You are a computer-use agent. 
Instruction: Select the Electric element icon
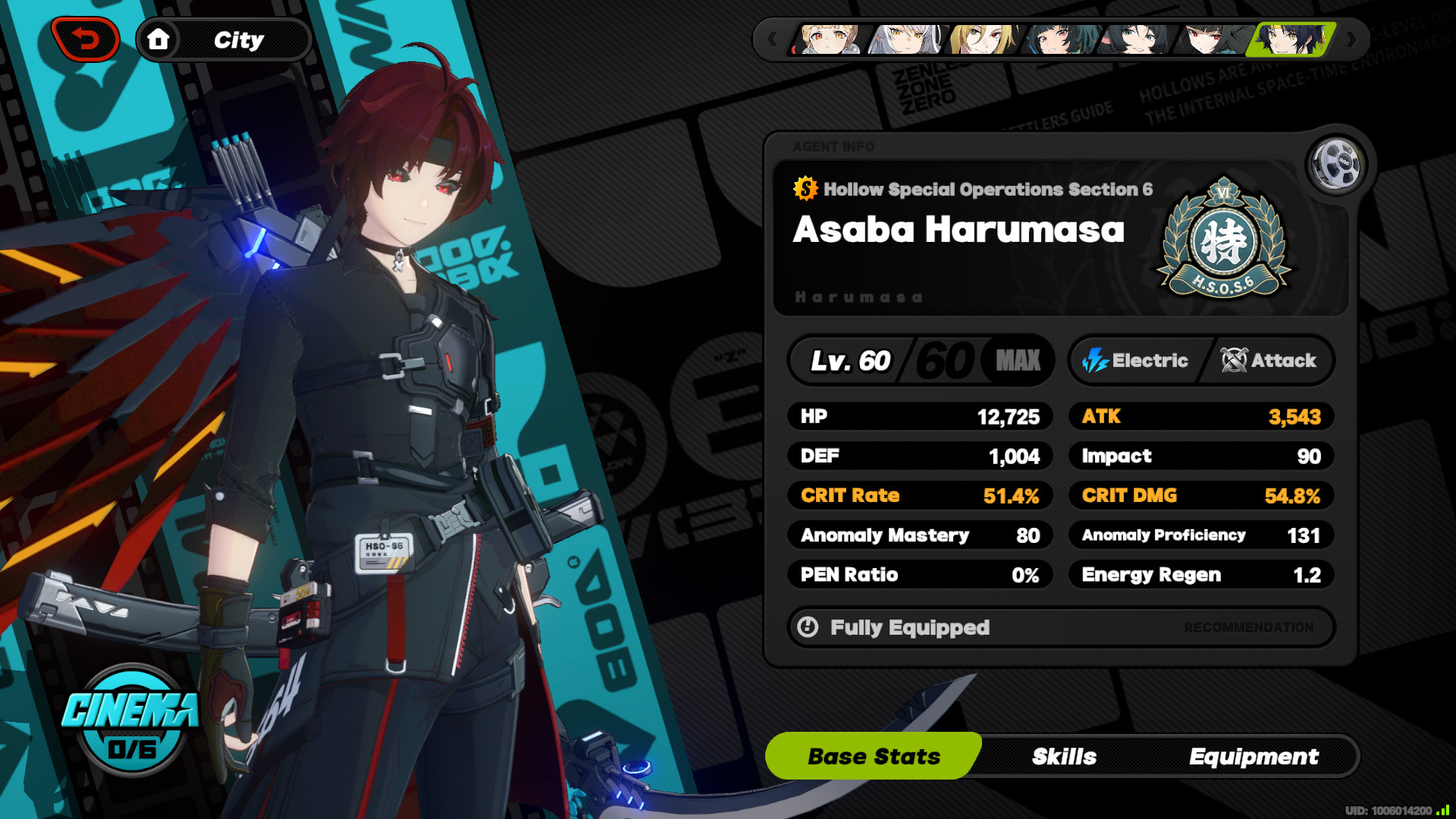coord(1094,360)
